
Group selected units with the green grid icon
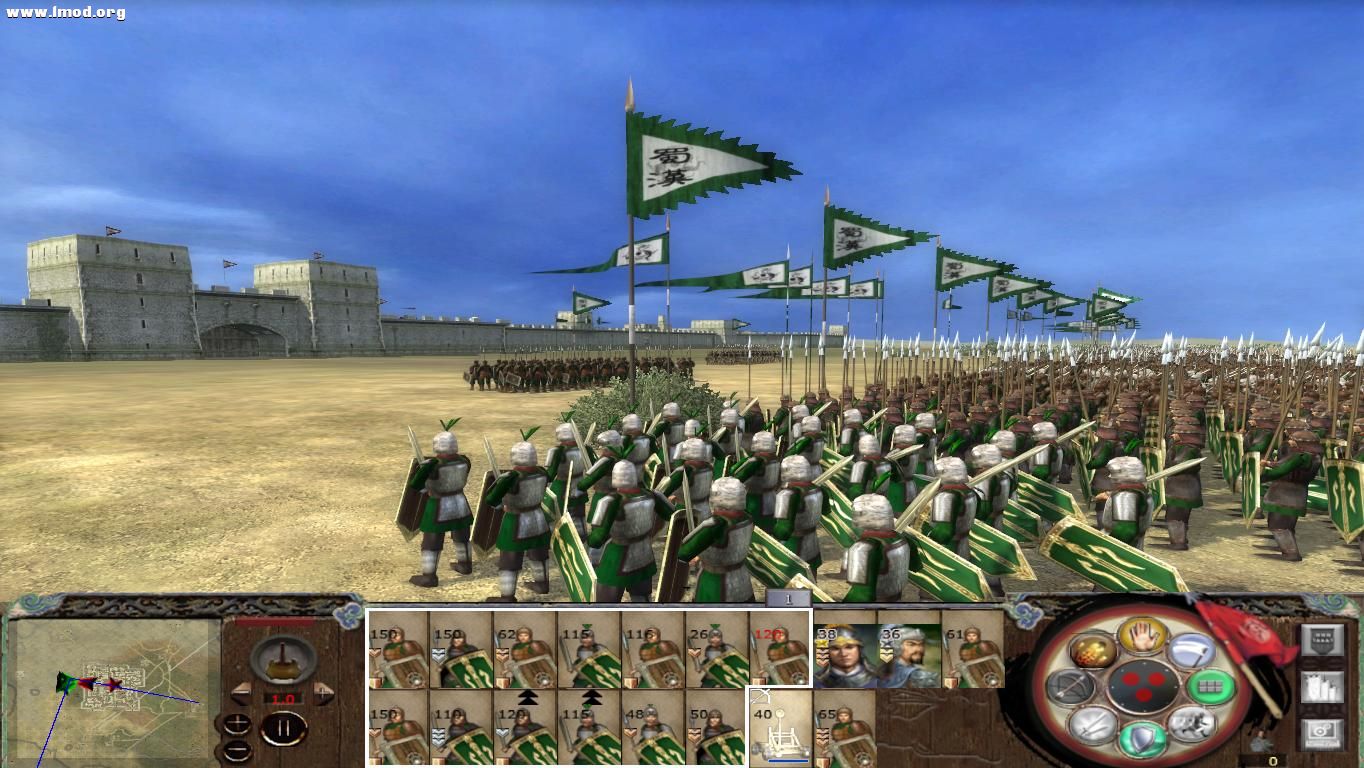point(1212,685)
